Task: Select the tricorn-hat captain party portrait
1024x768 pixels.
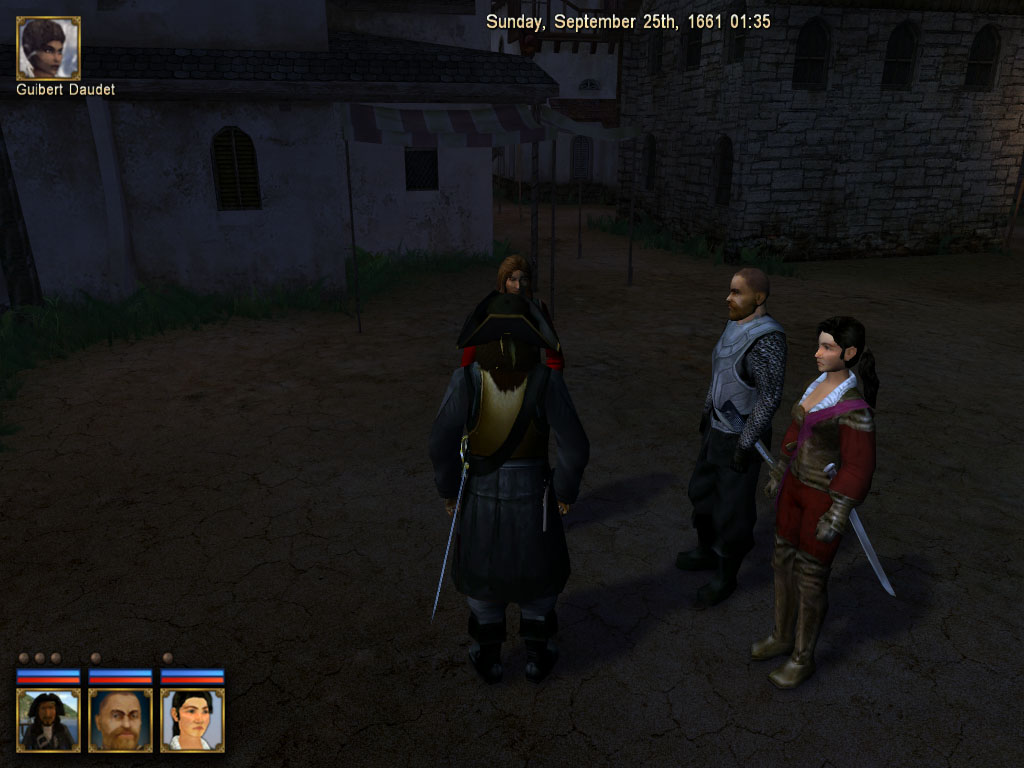Action: point(48,719)
